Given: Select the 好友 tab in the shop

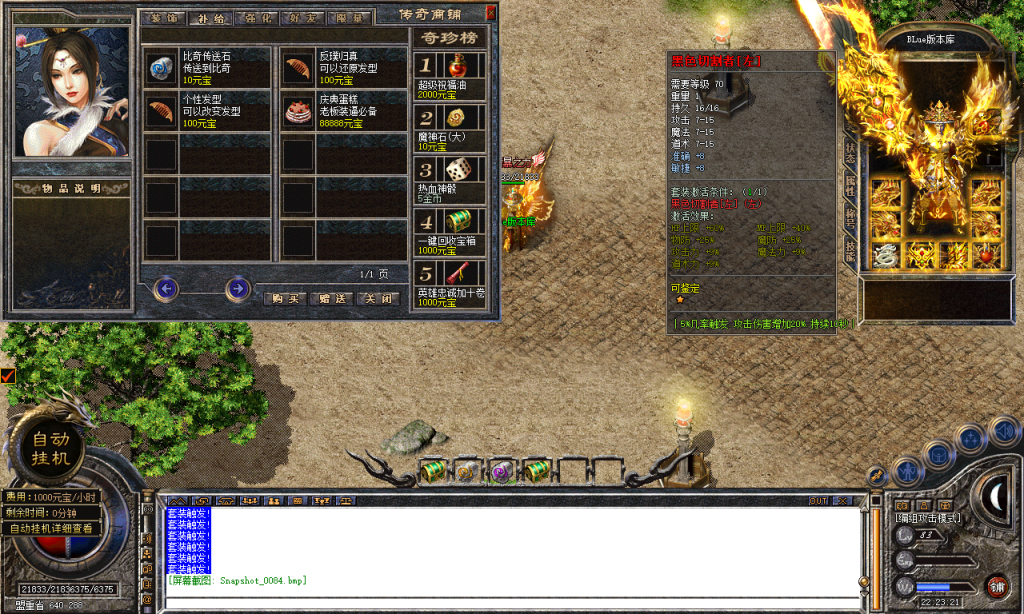Looking at the screenshot, I should tap(305, 18).
